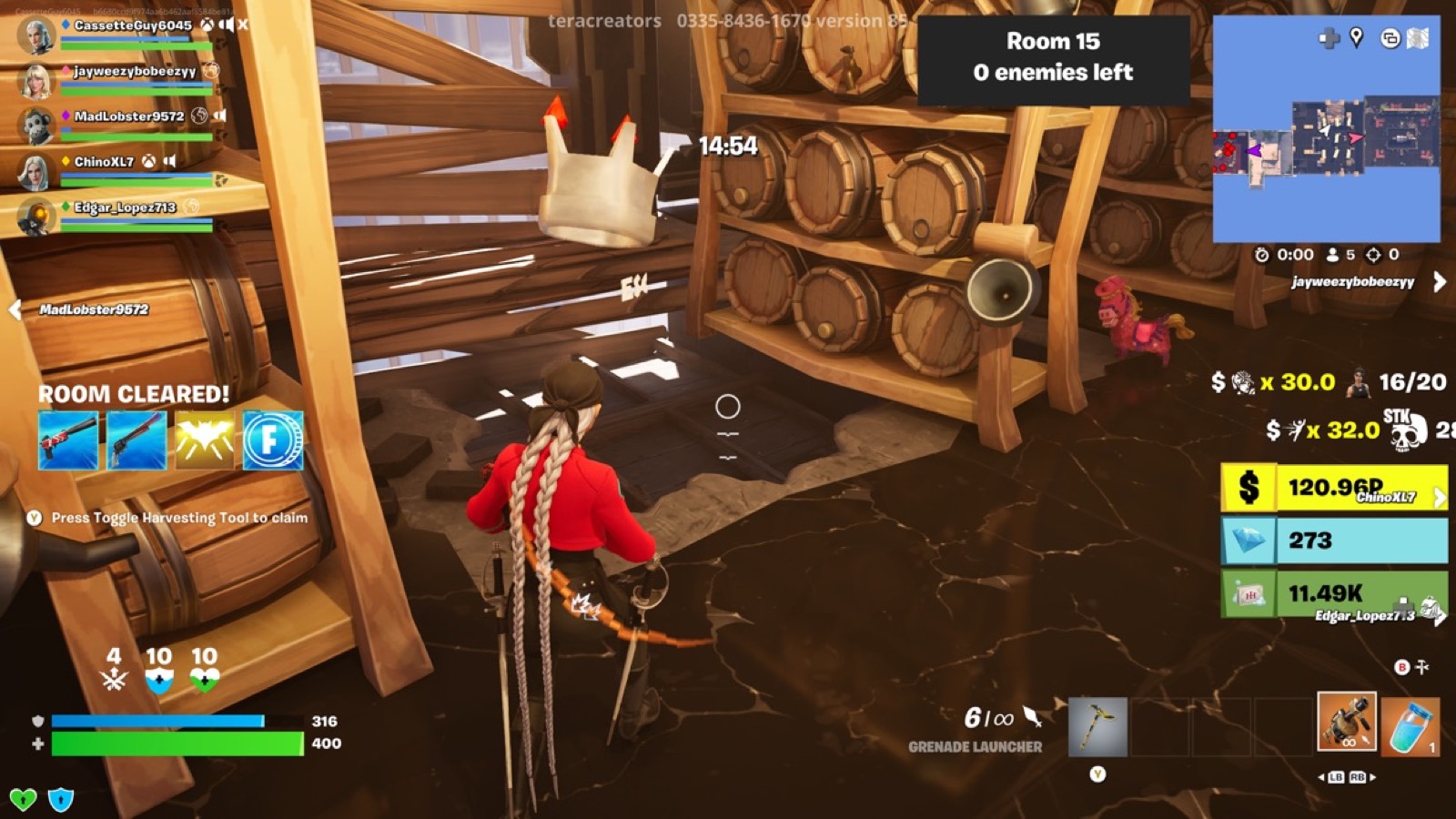Select CassetteGuy6045 in the squad list

(132, 26)
